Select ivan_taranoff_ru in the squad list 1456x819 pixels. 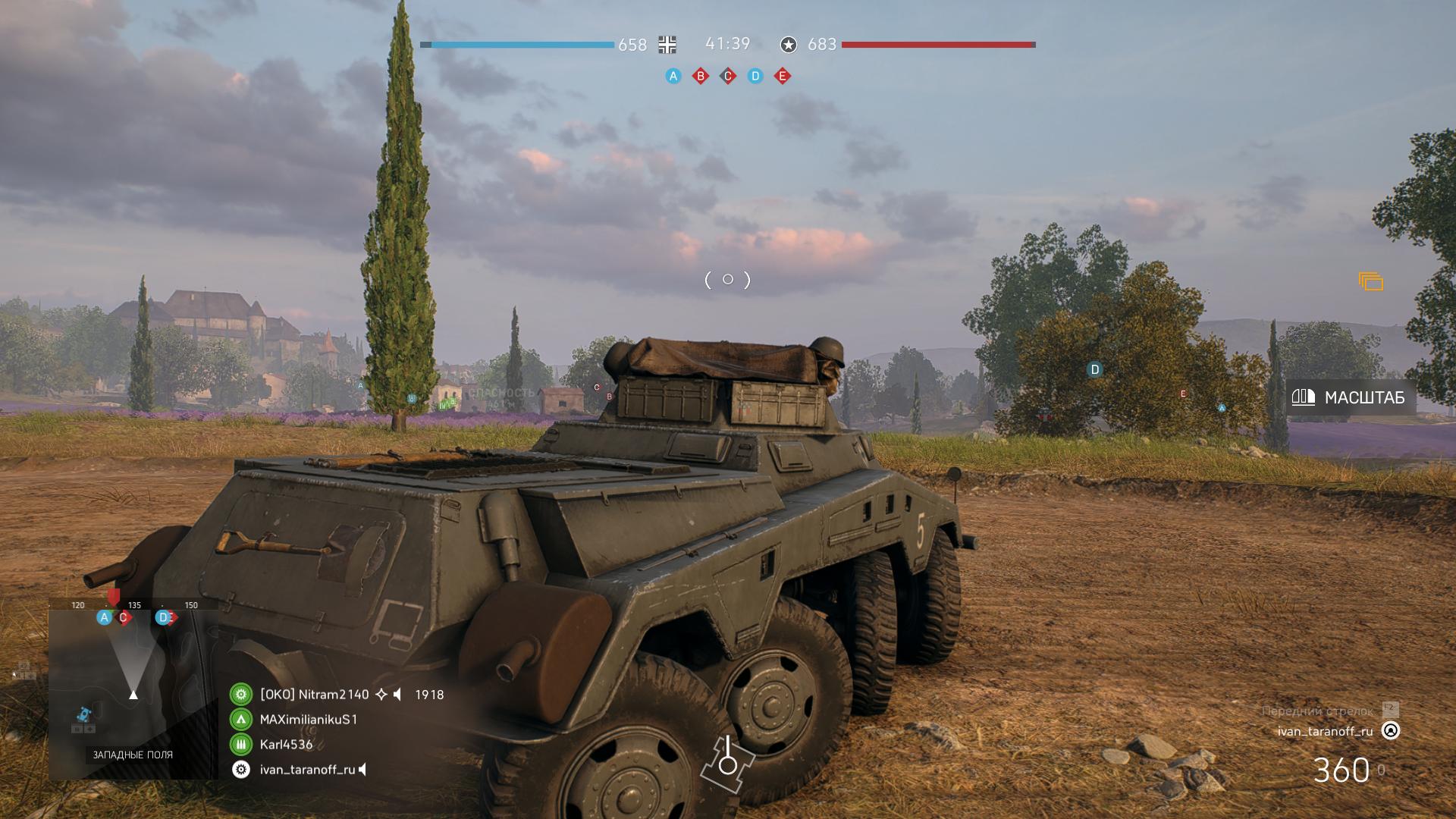(307, 770)
